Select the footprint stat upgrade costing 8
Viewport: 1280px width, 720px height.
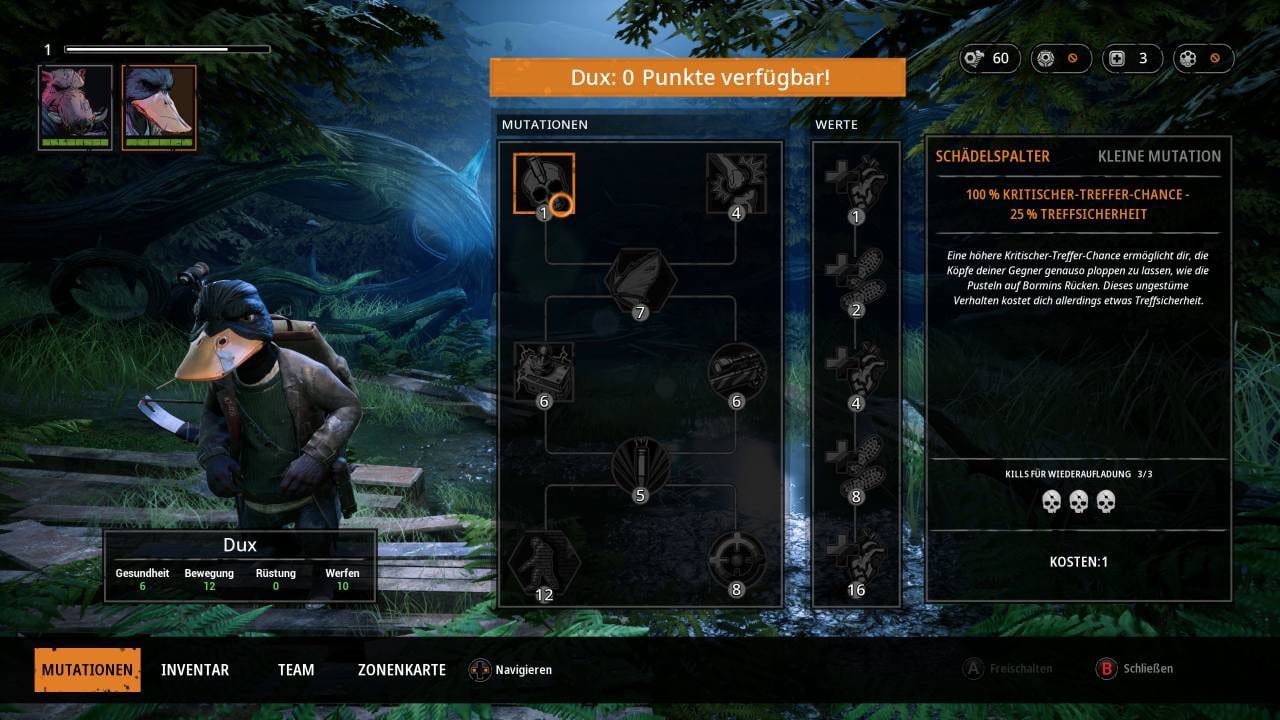pyautogui.click(x=855, y=464)
